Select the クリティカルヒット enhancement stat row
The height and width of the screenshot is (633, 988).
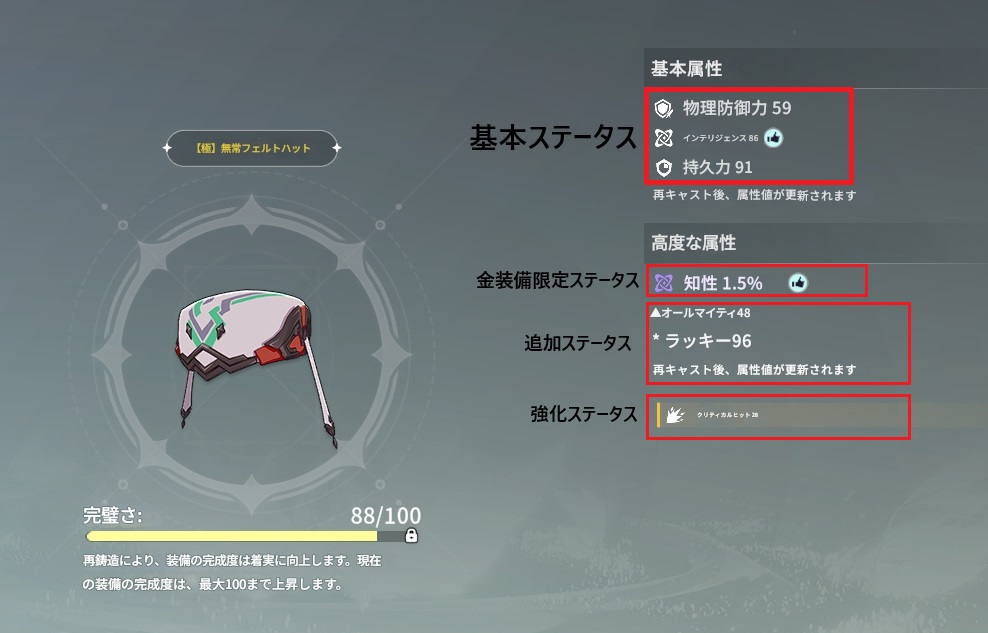[x=780, y=415]
